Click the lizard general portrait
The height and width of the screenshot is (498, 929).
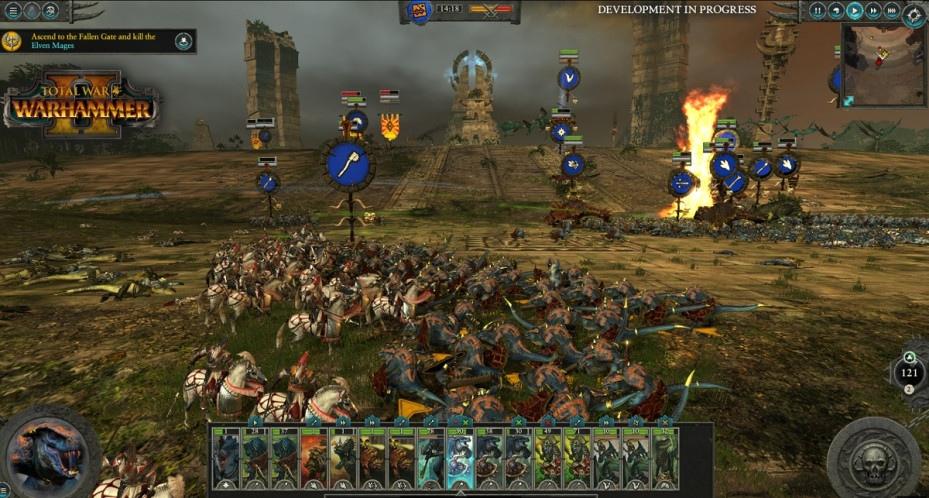48,452
